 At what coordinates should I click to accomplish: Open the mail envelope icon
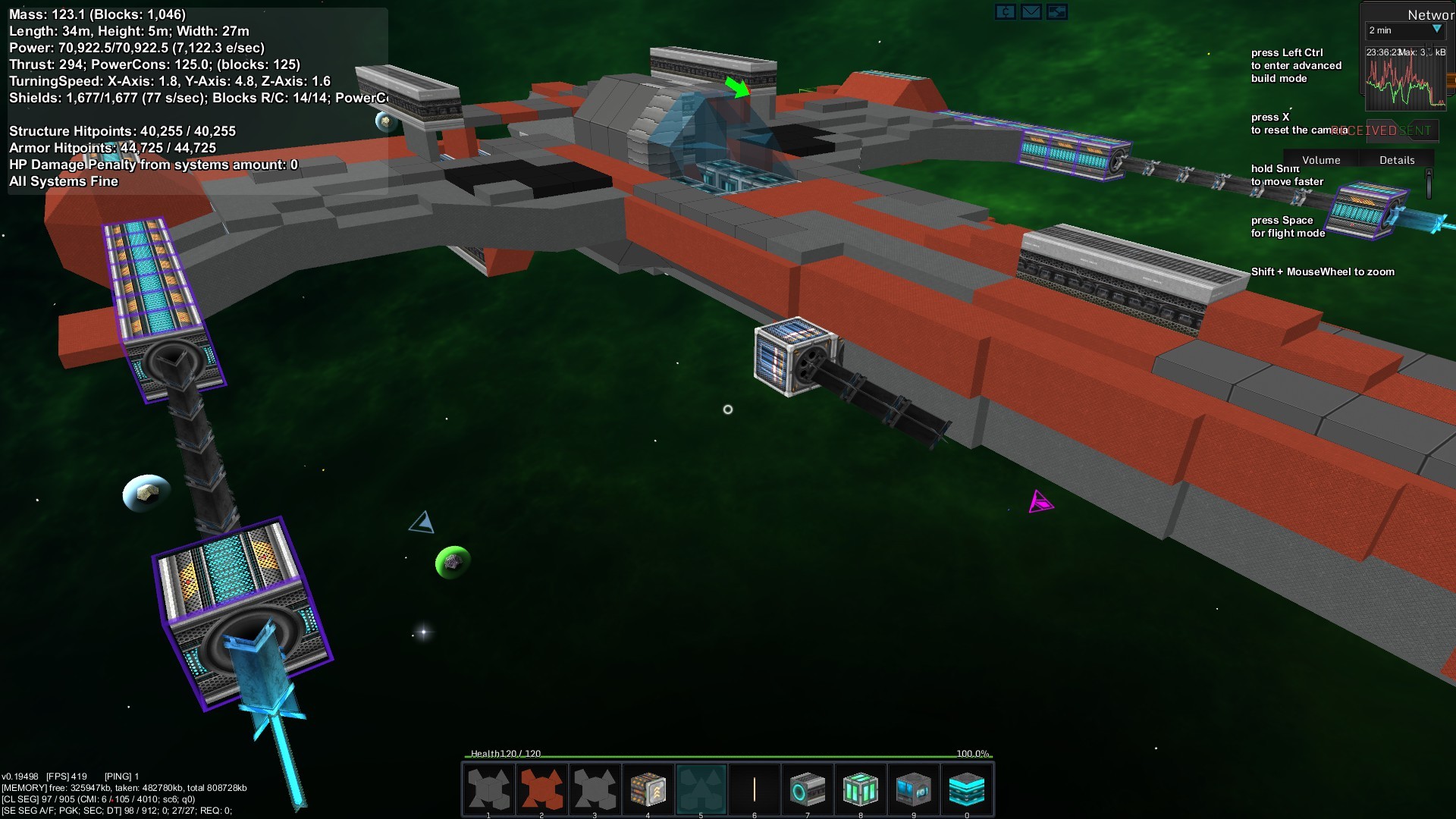1031,11
